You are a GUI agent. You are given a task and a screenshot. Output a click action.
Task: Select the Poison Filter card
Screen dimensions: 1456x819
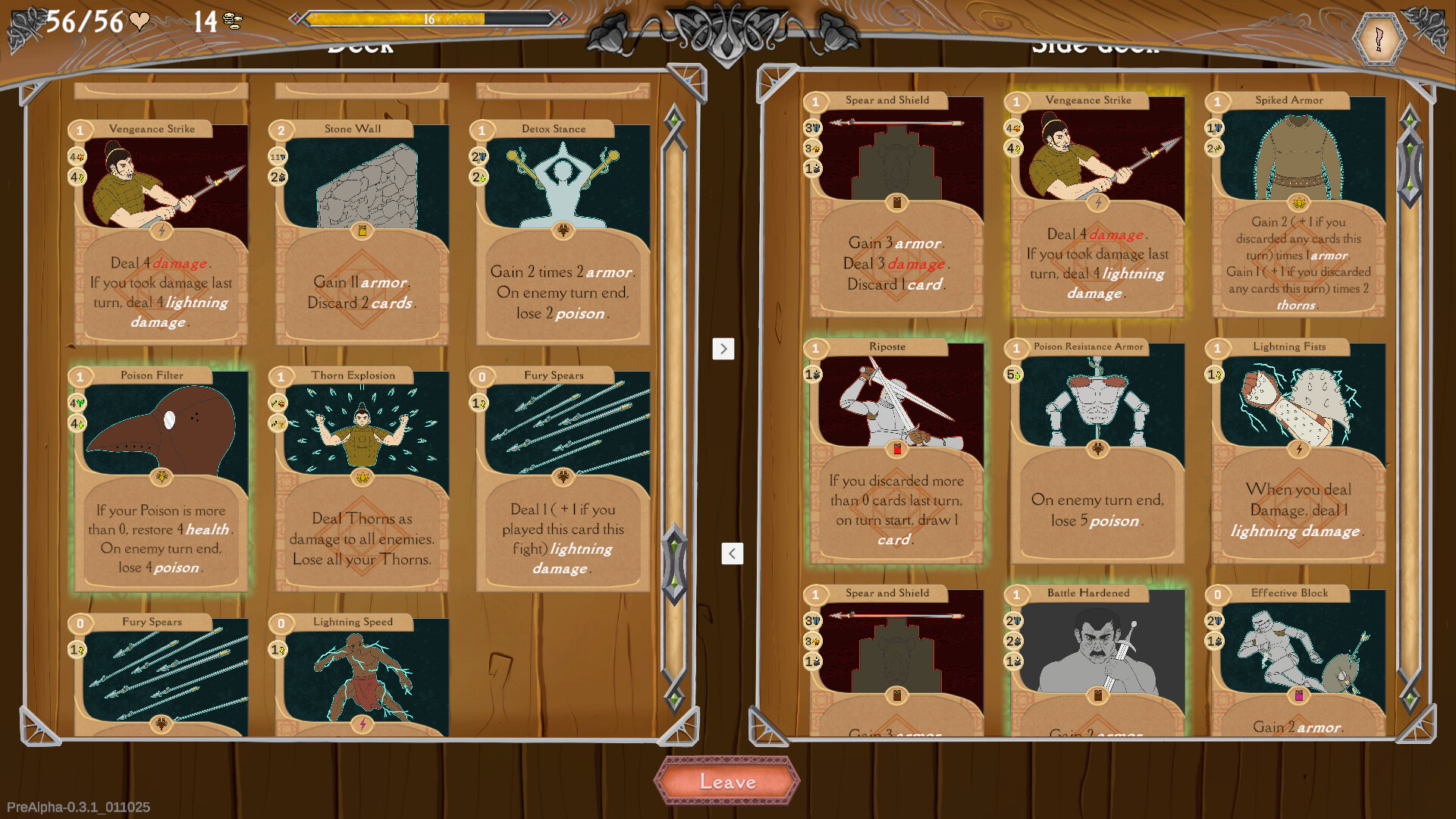(161, 478)
